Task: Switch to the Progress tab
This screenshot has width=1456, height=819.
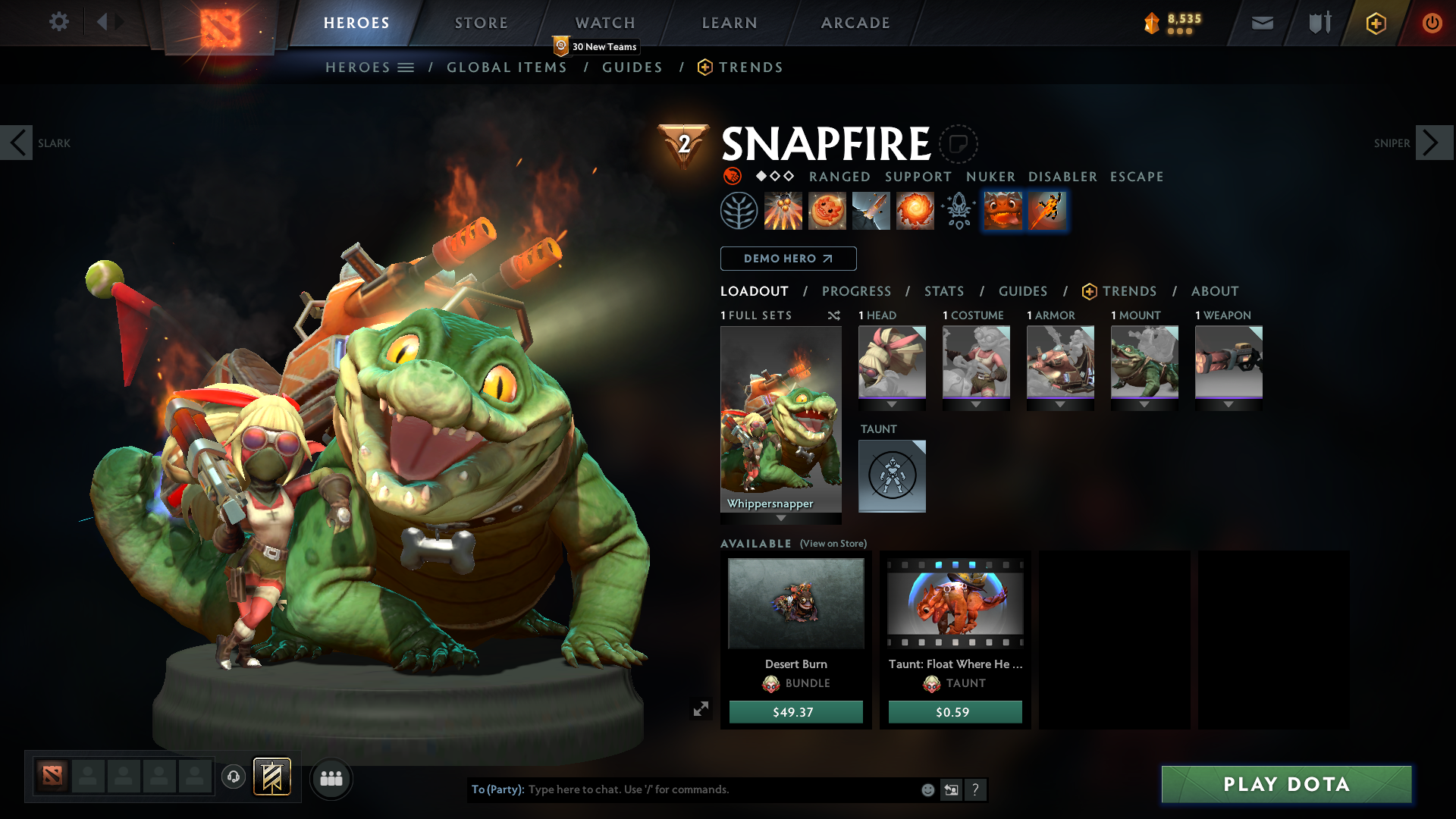Action: click(x=857, y=291)
